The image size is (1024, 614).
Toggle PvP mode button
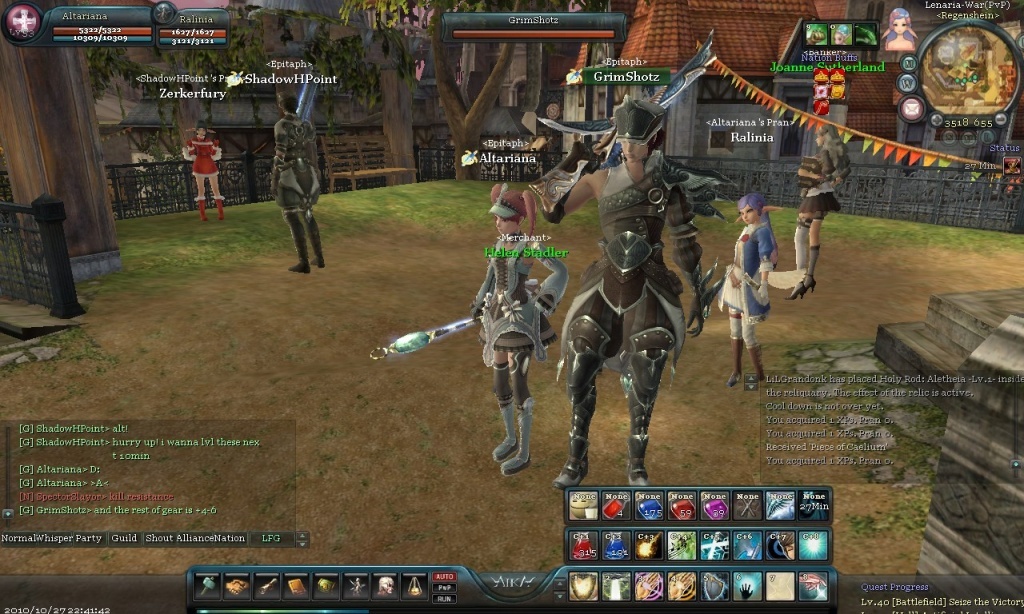[444, 588]
